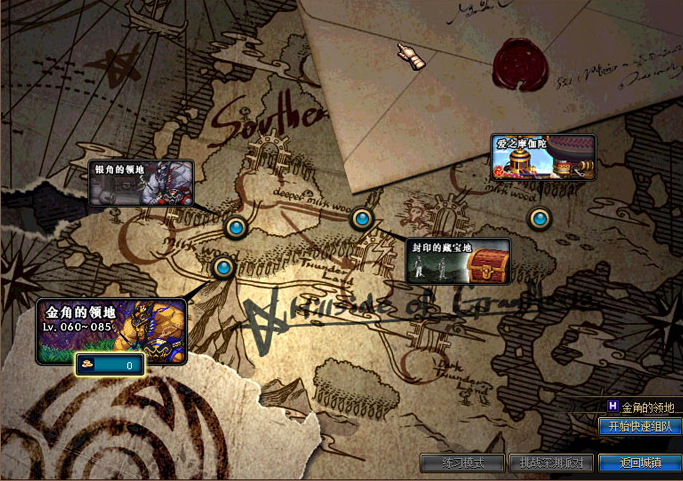Screen dimensions: 683x481
Task: Click the 开始快速组队 quick party button
Action: (640, 427)
